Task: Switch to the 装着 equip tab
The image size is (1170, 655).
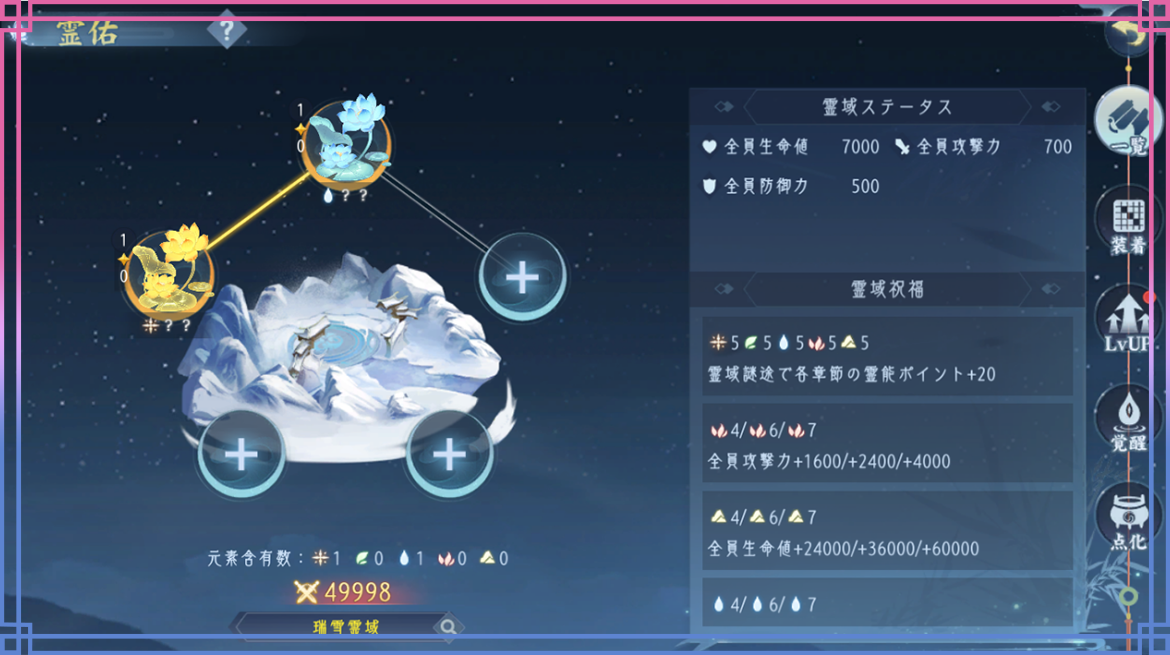Action: (1128, 222)
